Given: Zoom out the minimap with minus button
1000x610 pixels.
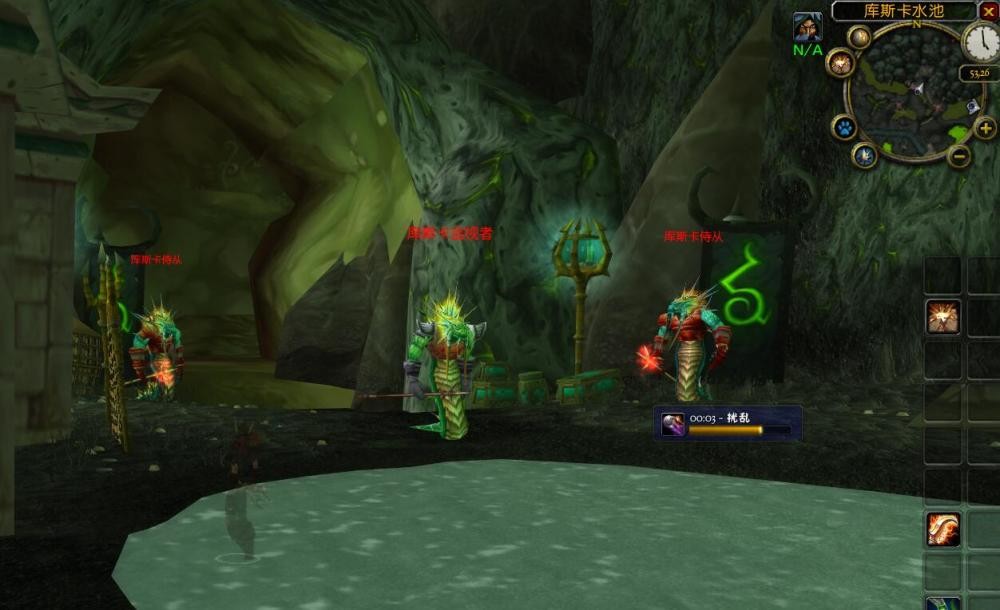Looking at the screenshot, I should pos(959,156).
